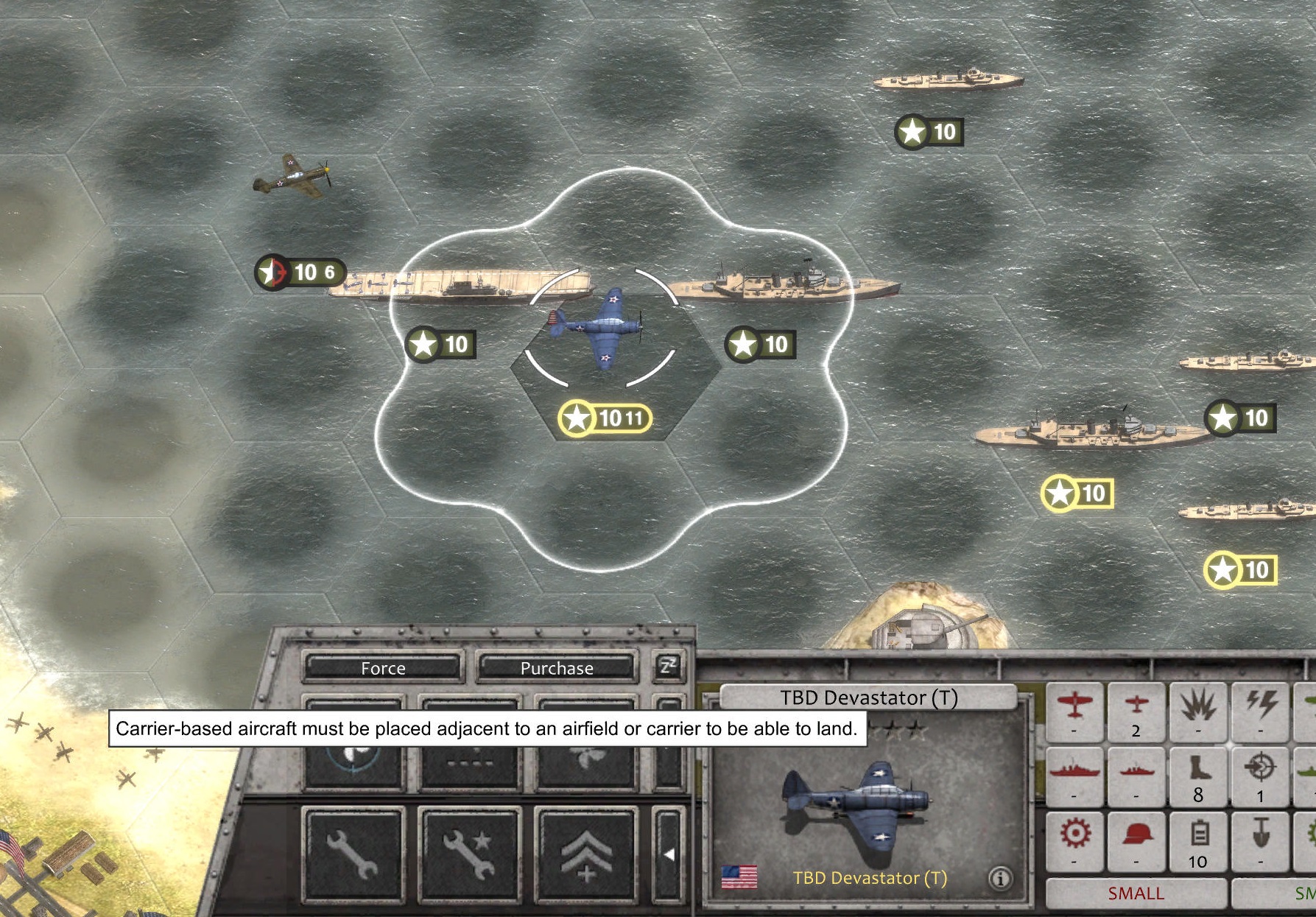
Task: Put the unit to sleep with the Zz icon
Action: coord(669,667)
